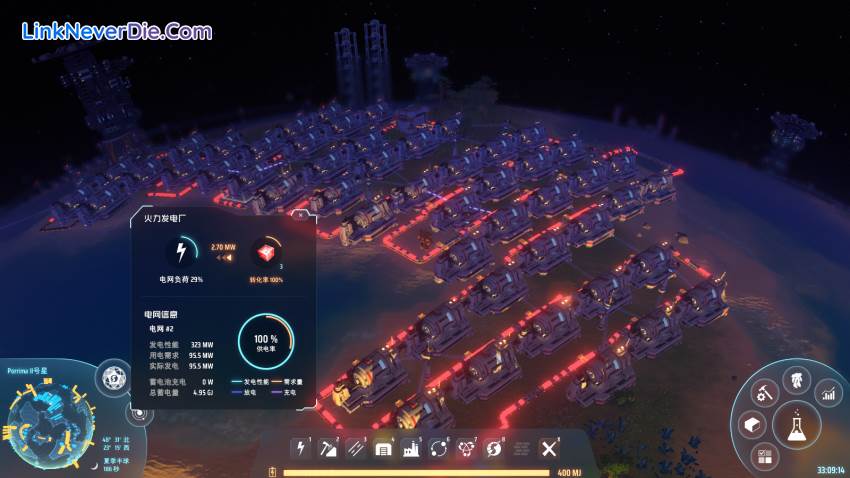The width and height of the screenshot is (850, 478).
Task: Open the replicator hammer-and-gear menu
Action: click(x=763, y=393)
